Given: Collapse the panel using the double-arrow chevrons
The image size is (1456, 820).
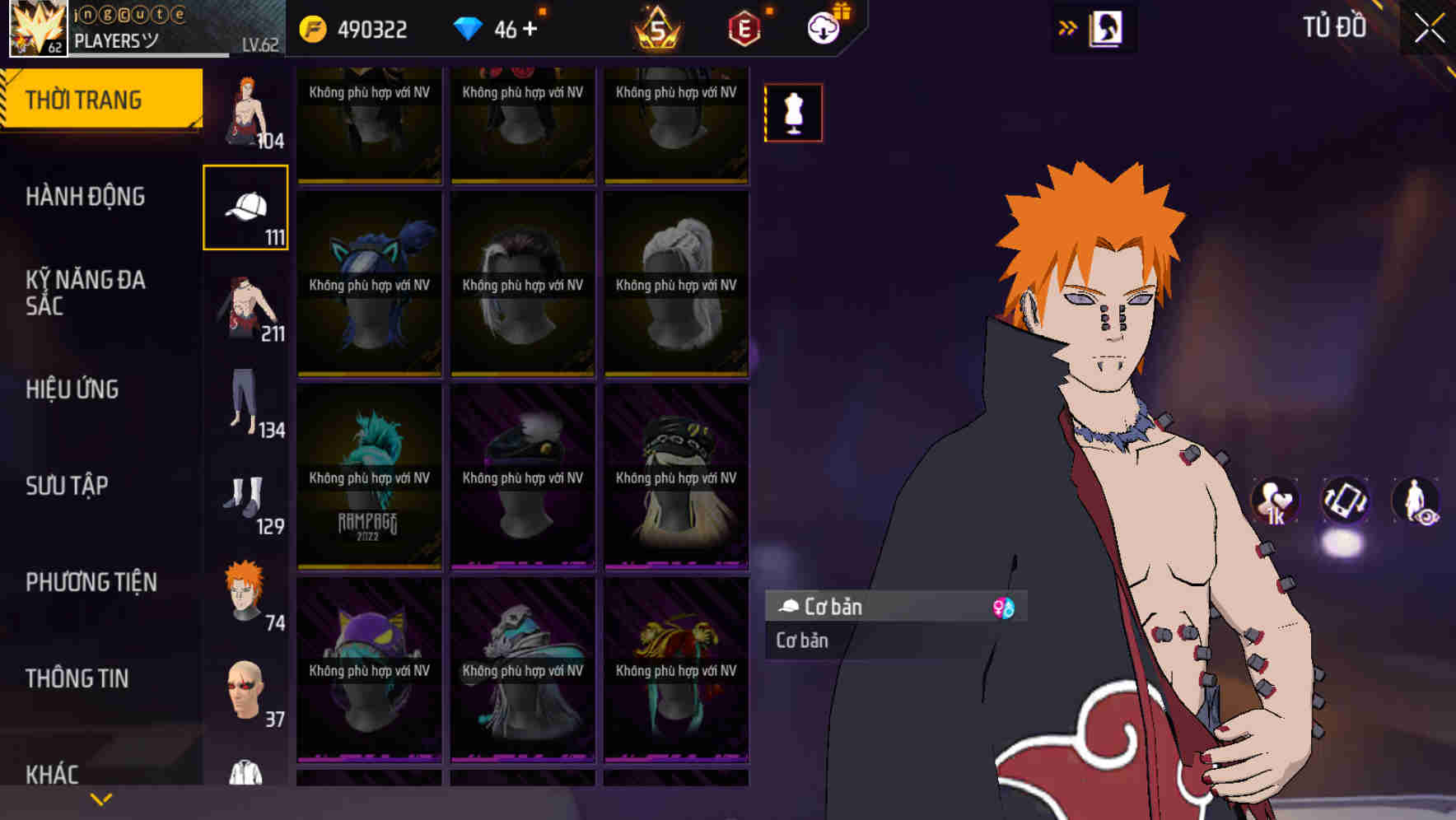Looking at the screenshot, I should click(1068, 27).
